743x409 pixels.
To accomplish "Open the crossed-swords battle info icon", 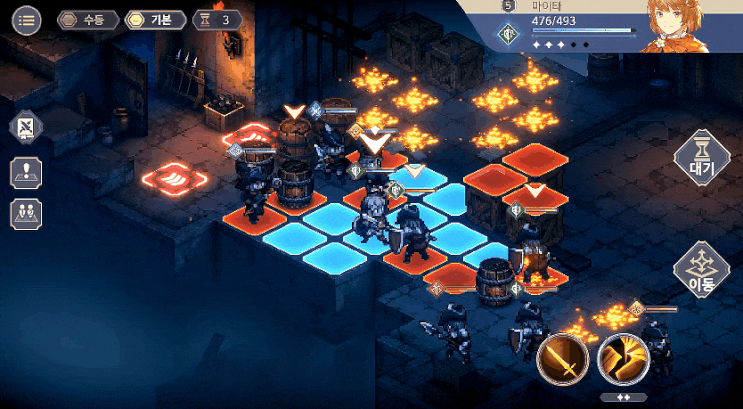I will tap(26, 128).
